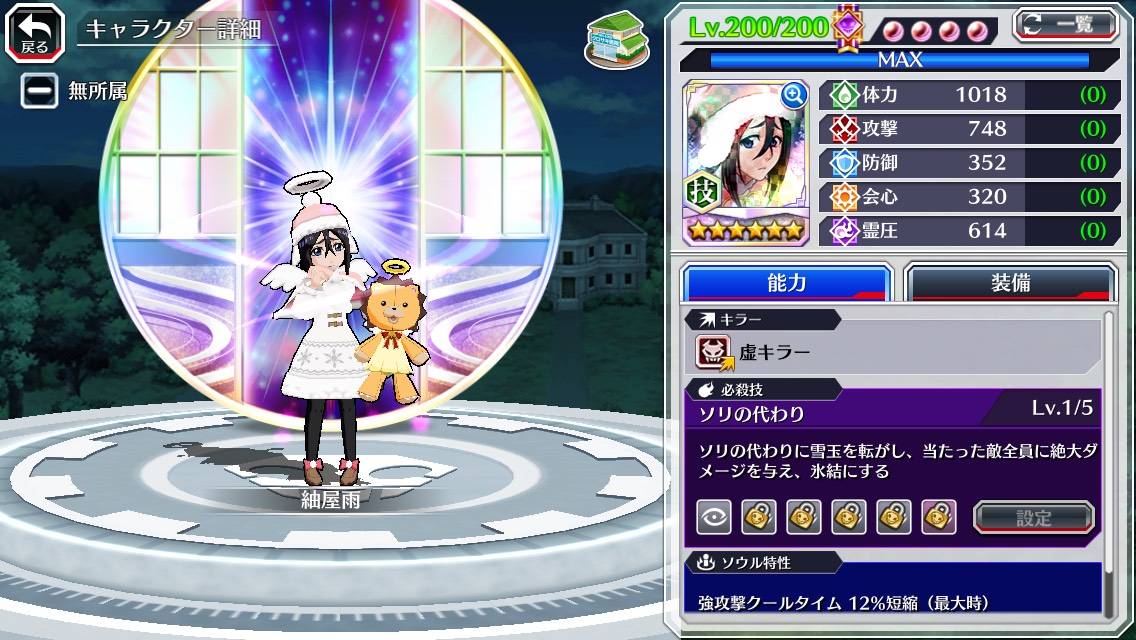Toggle the 無所属 affiliation minus icon
The width and height of the screenshot is (1136, 640).
pos(40,91)
